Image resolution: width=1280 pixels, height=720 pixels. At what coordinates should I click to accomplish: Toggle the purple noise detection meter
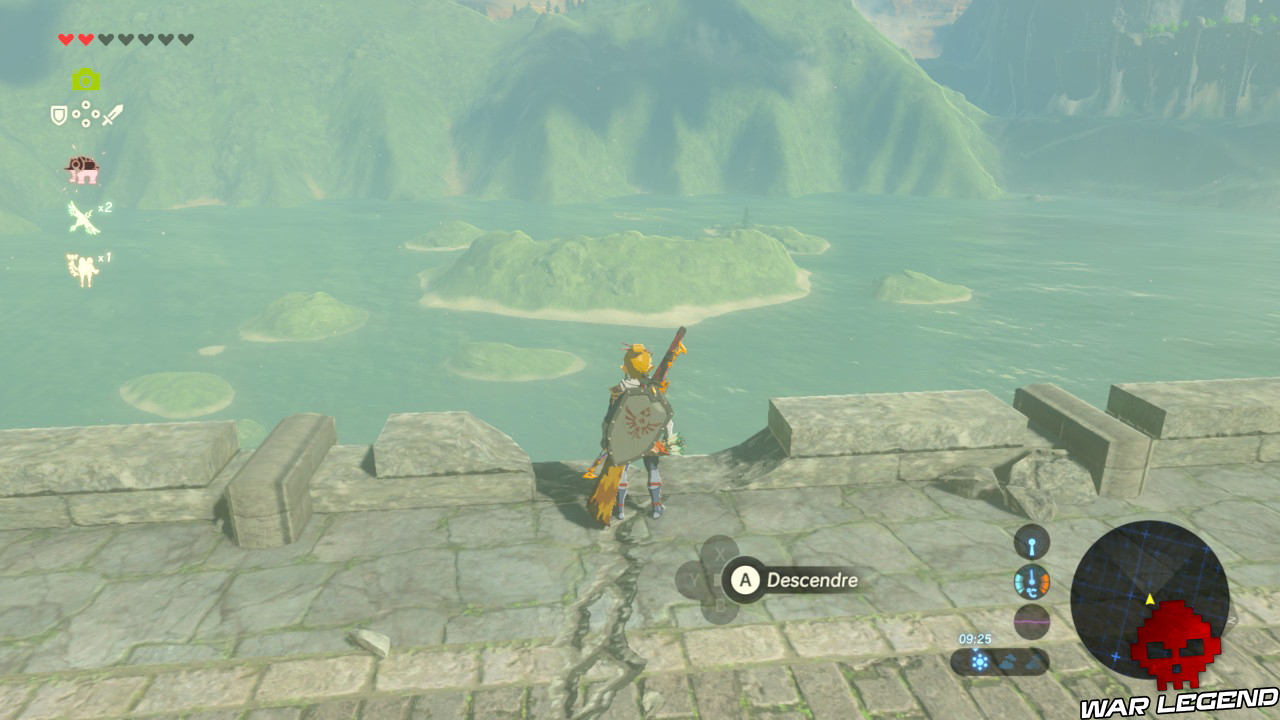pos(1031,621)
